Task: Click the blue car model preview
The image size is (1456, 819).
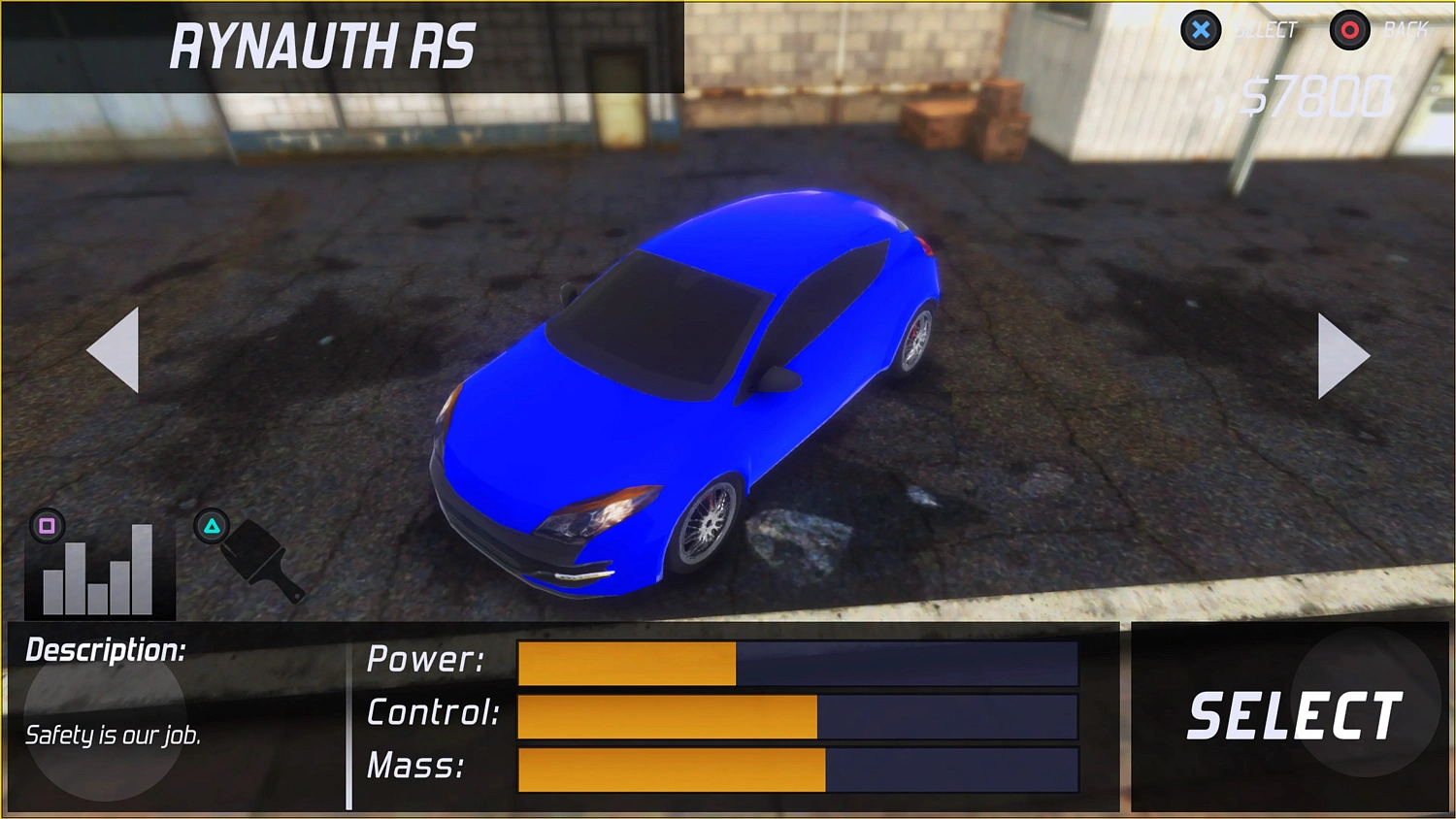Action: click(689, 388)
